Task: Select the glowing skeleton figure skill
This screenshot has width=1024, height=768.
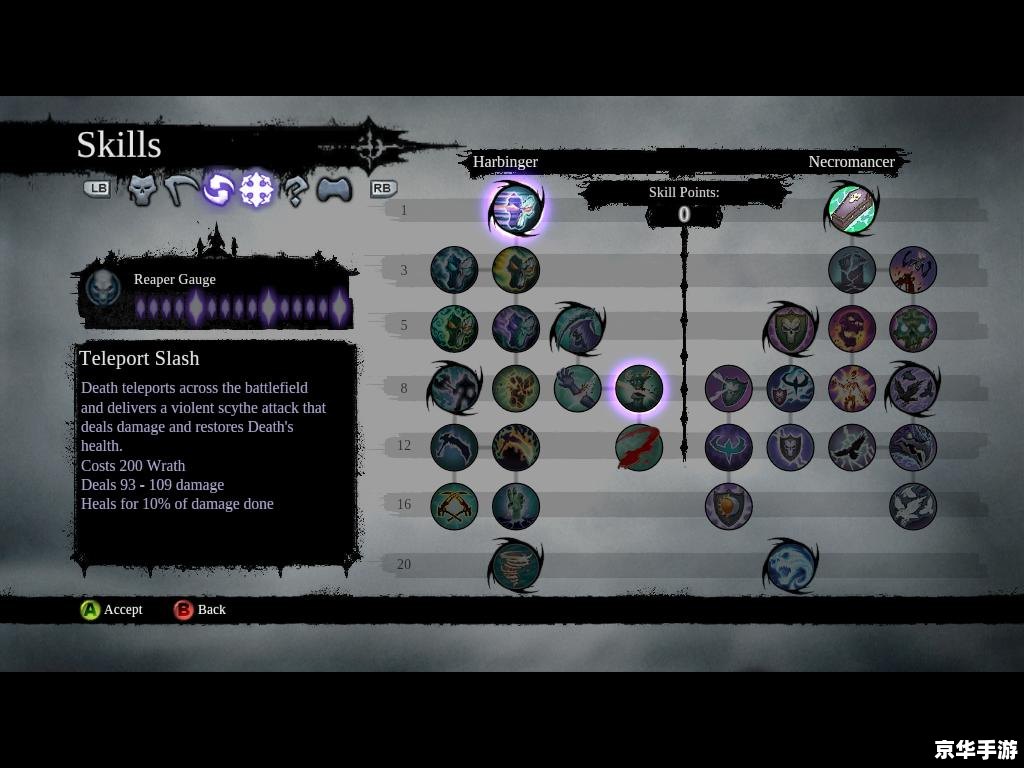Action: [x=852, y=388]
